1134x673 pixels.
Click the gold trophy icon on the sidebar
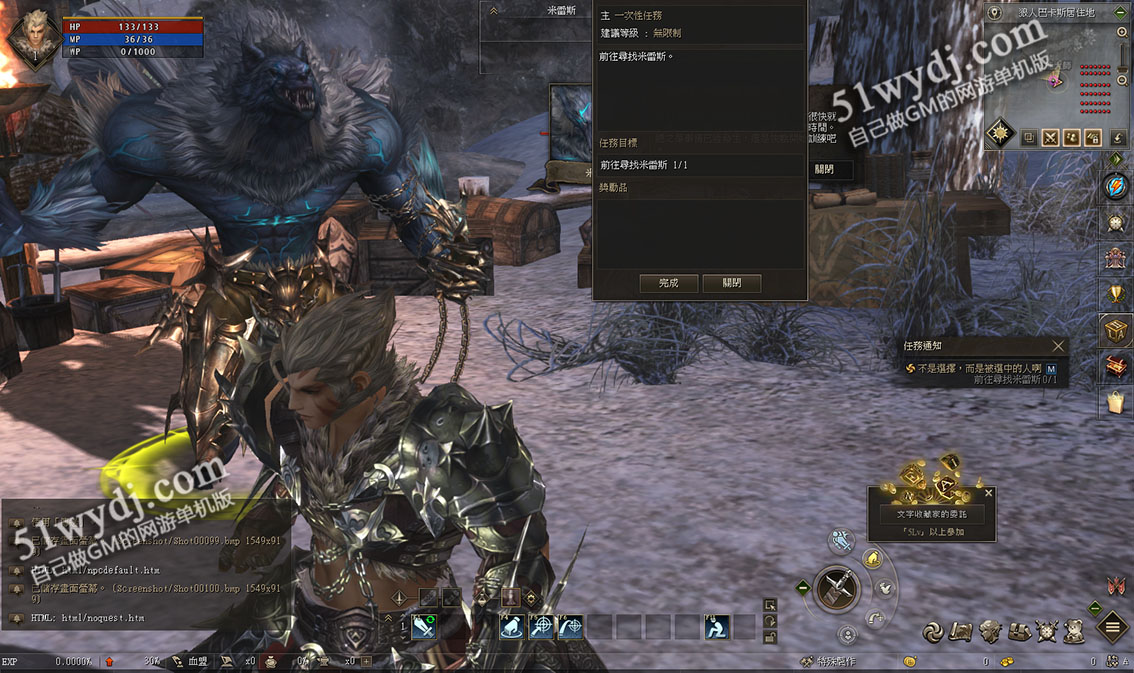1115,294
